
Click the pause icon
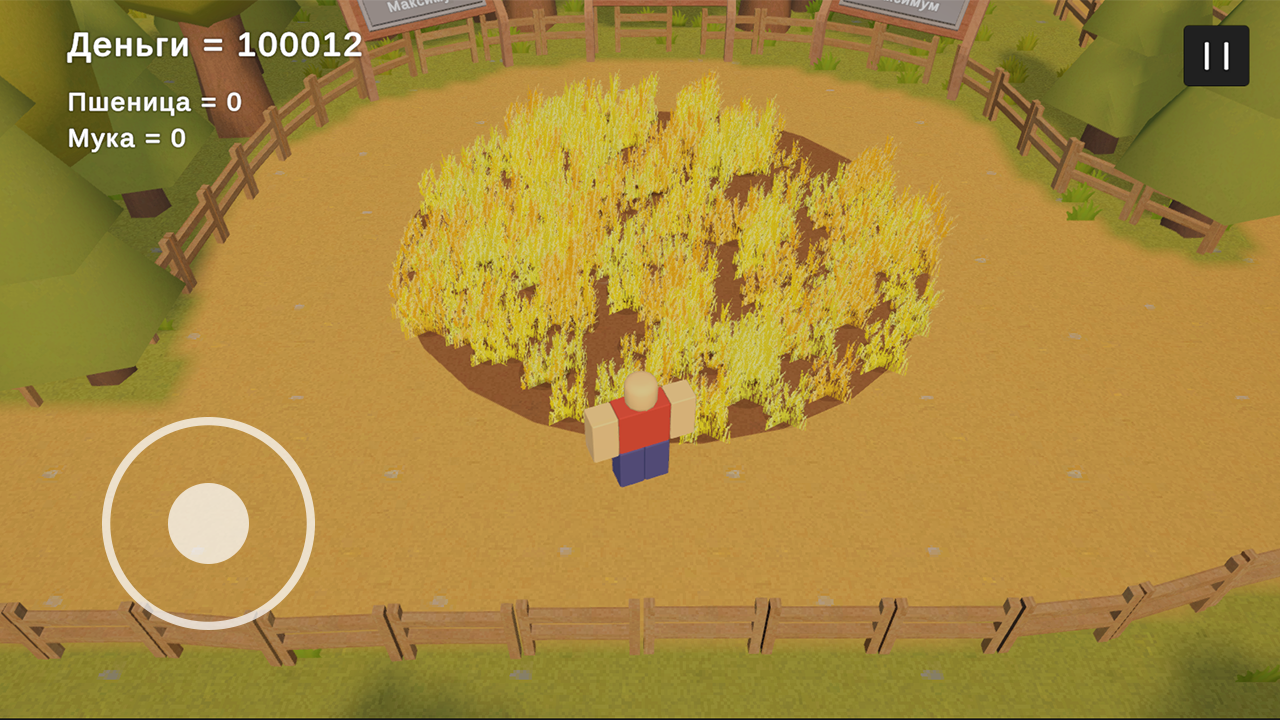tap(1215, 55)
